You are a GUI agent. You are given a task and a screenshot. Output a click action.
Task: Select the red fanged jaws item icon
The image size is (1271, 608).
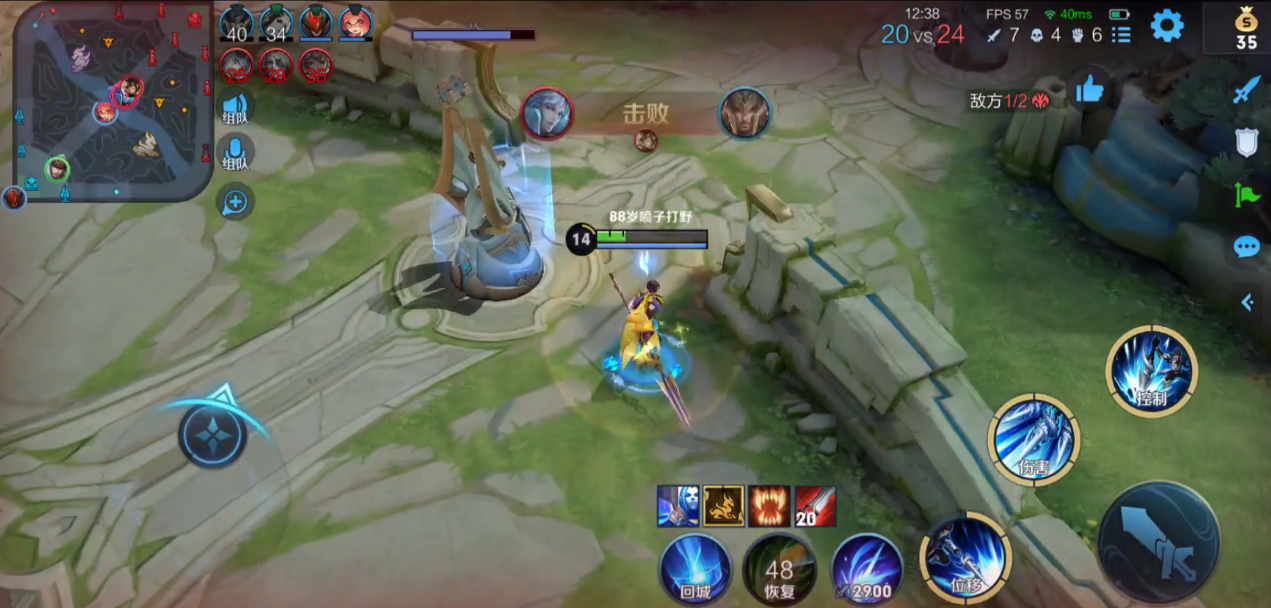click(x=770, y=506)
